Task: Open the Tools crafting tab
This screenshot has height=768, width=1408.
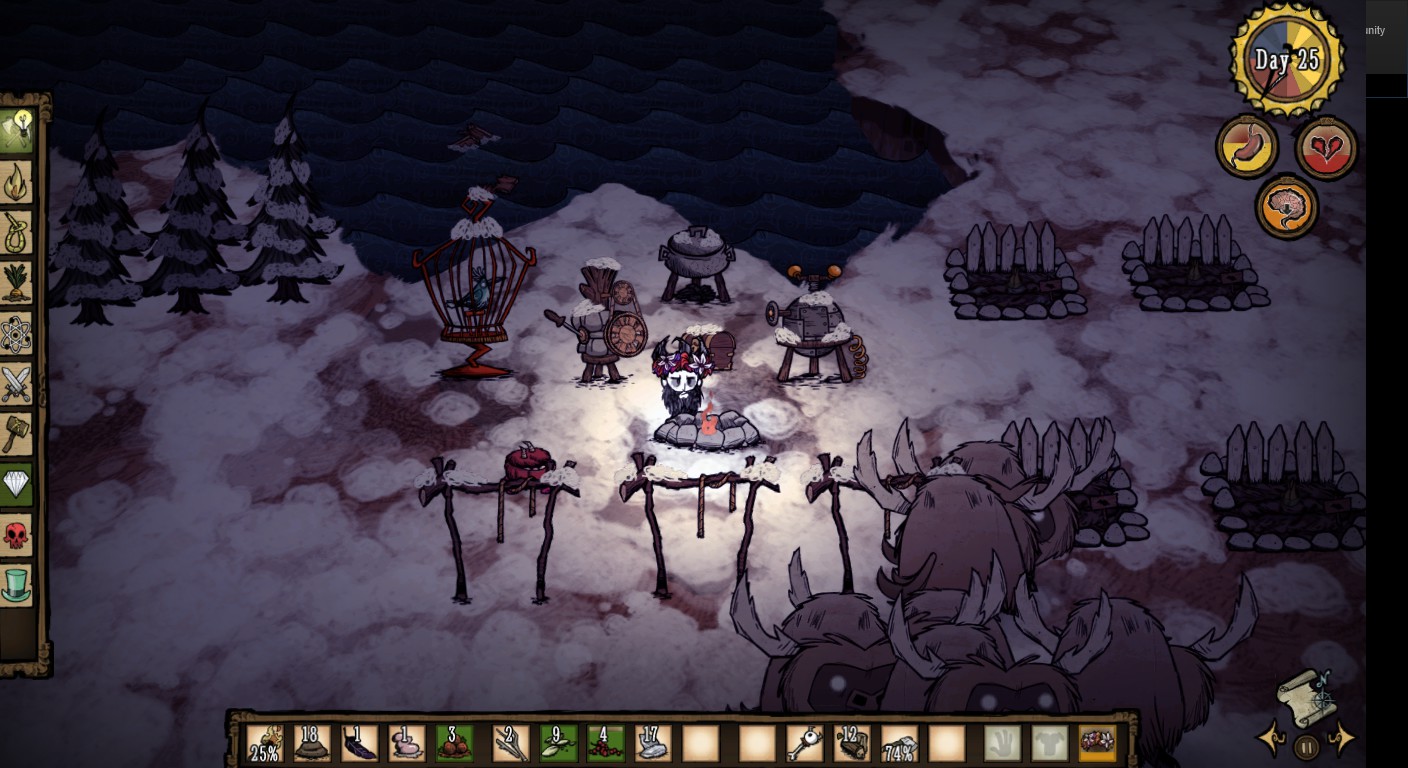Action: (17, 130)
